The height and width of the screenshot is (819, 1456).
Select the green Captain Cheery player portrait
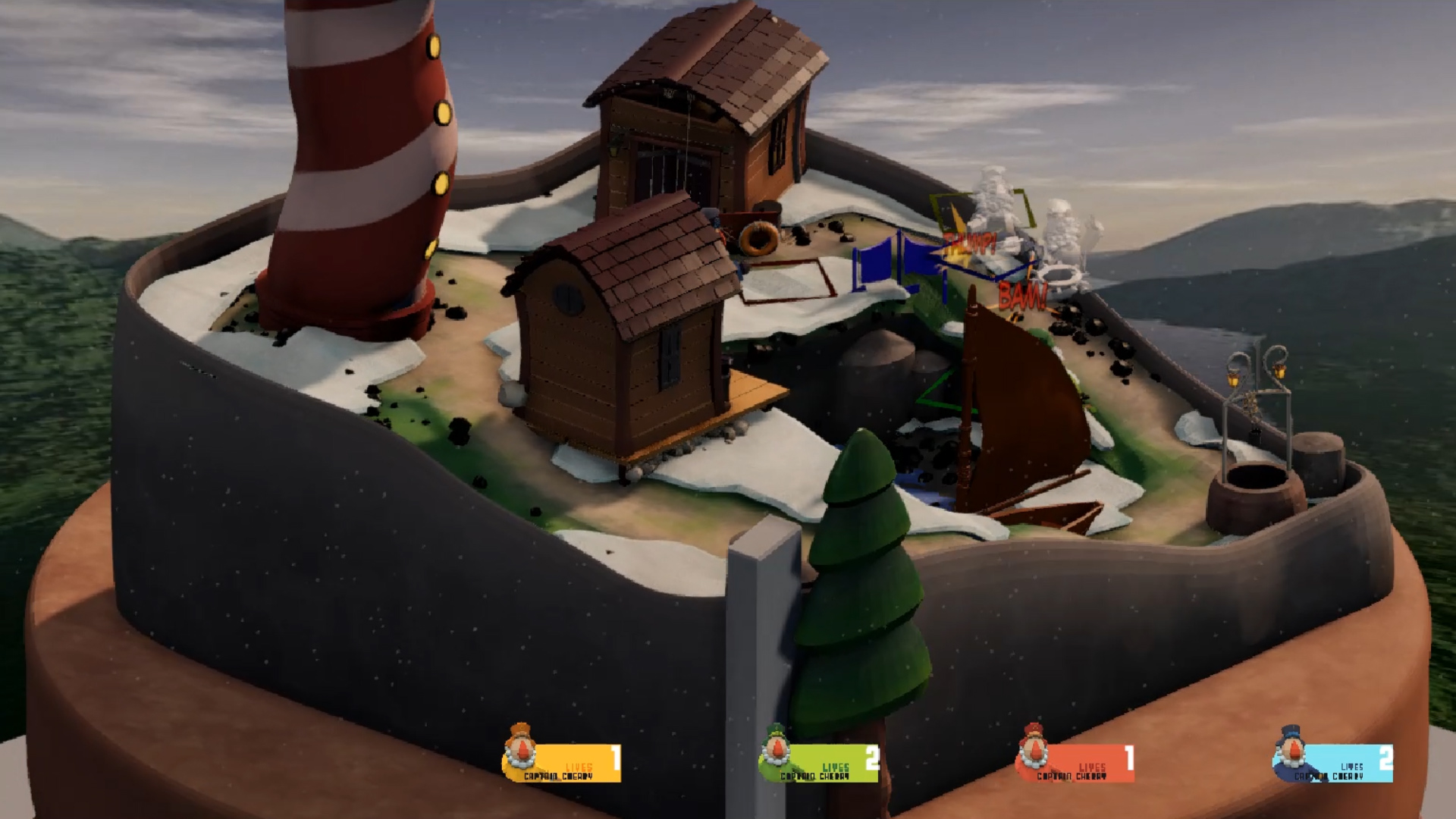(776, 748)
